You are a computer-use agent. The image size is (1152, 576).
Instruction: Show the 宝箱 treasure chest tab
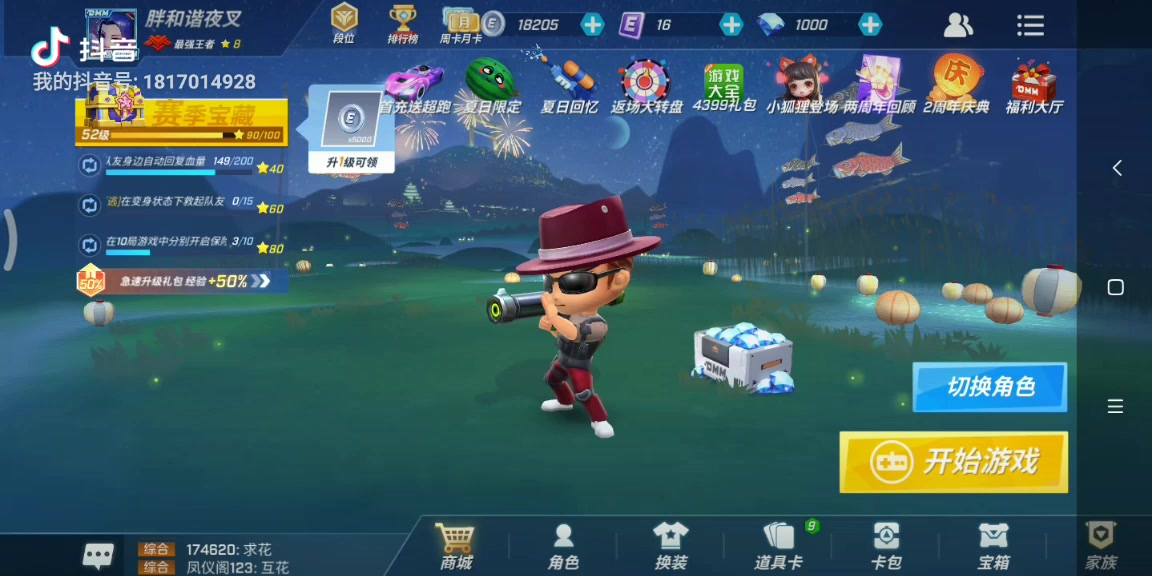993,546
